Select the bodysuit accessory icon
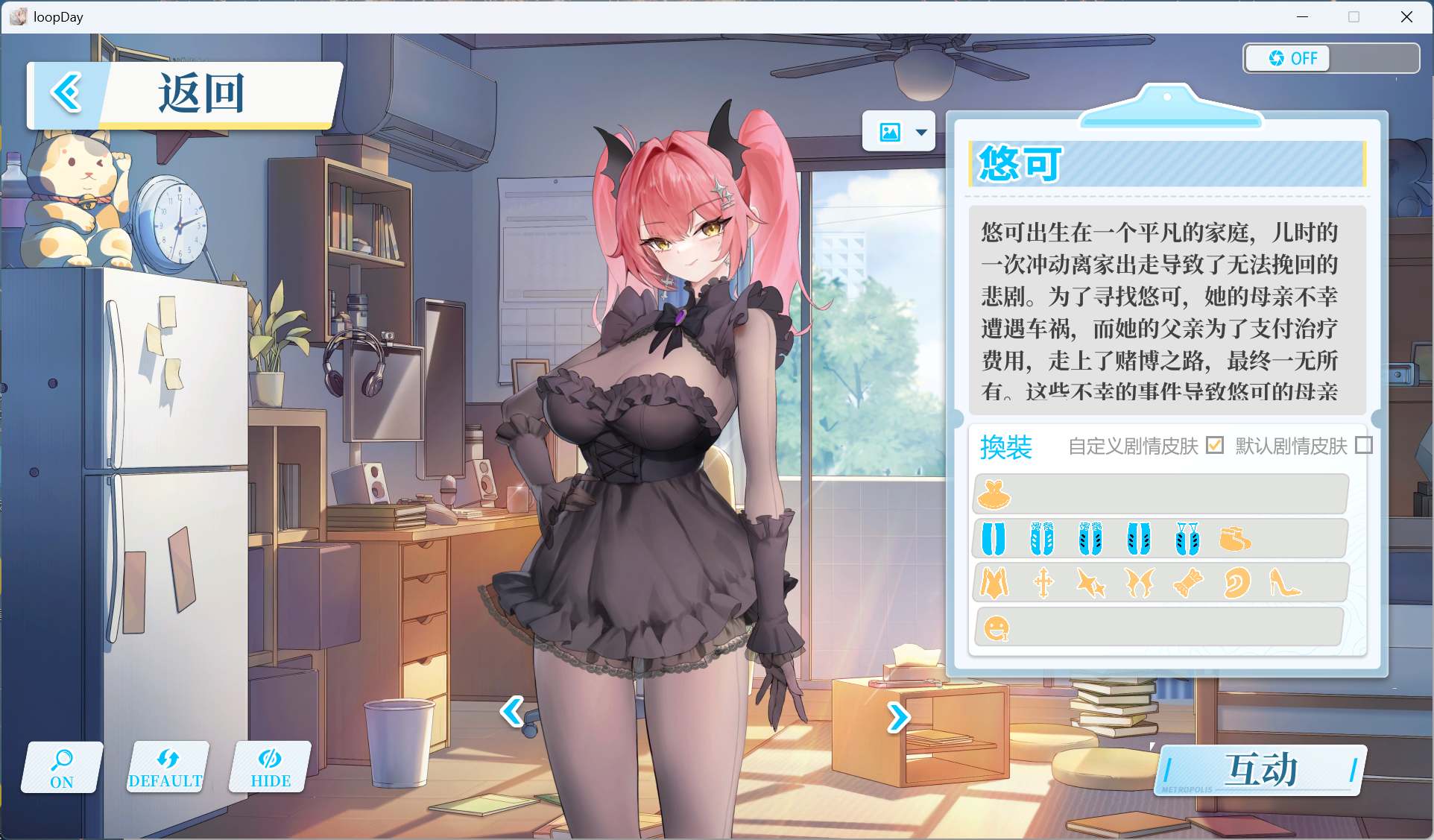The width and height of the screenshot is (1434, 840). [x=996, y=582]
